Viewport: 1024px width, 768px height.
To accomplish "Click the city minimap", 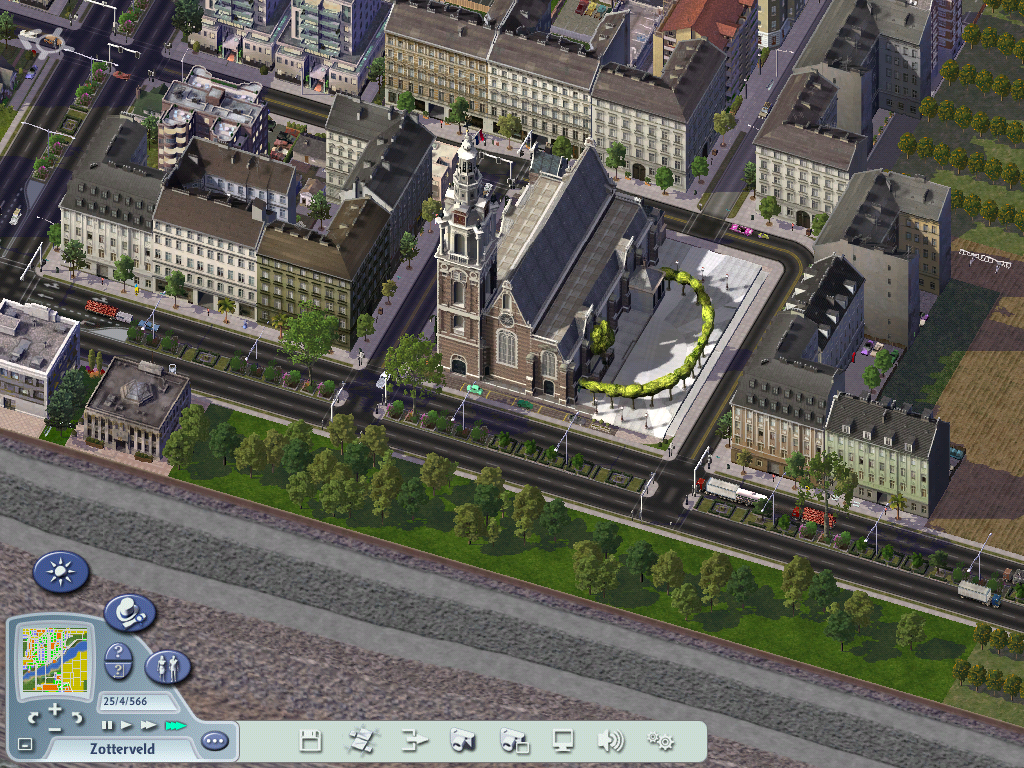I will [54, 660].
